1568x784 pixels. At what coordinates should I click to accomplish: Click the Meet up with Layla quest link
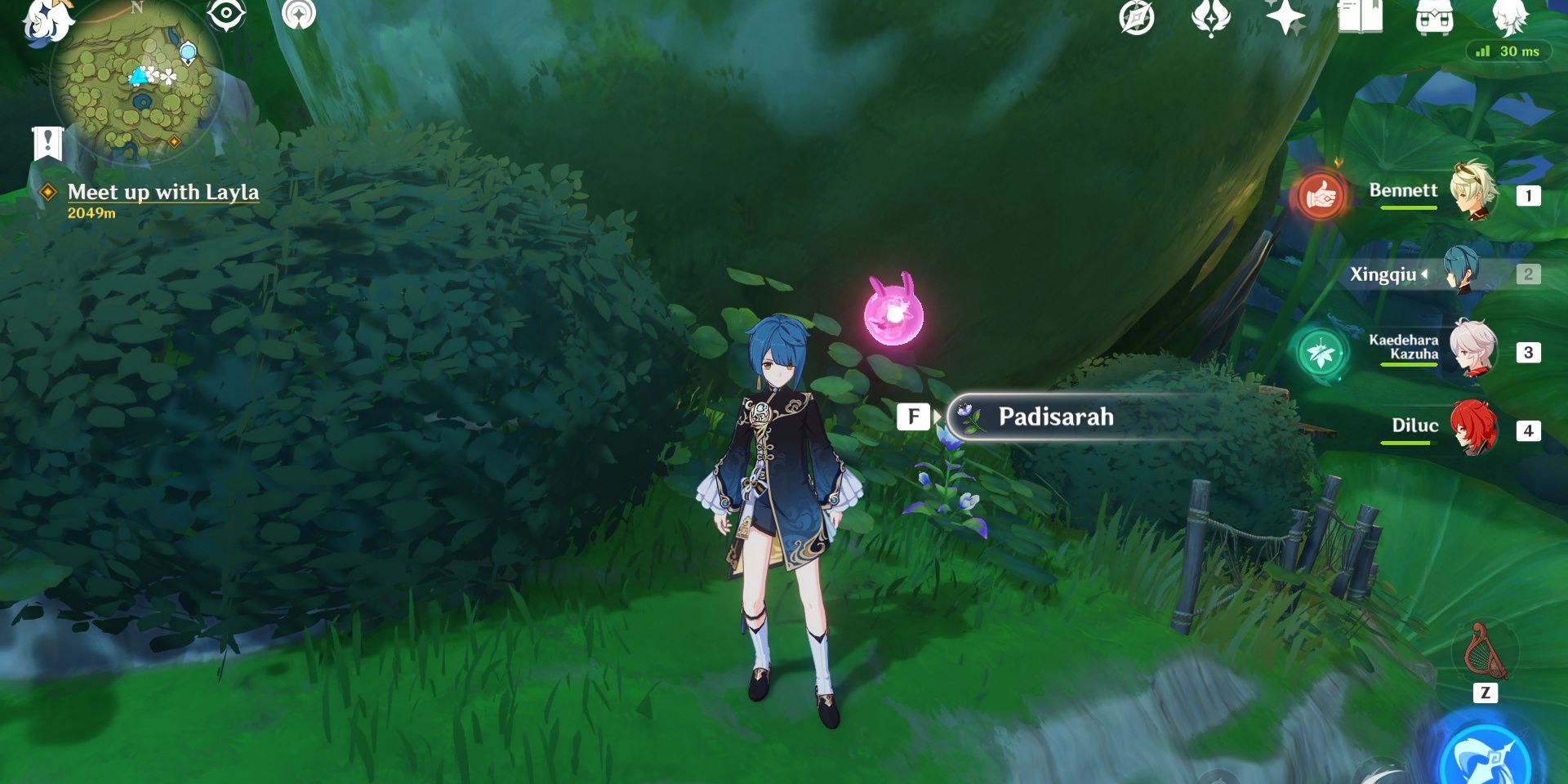click(x=163, y=194)
